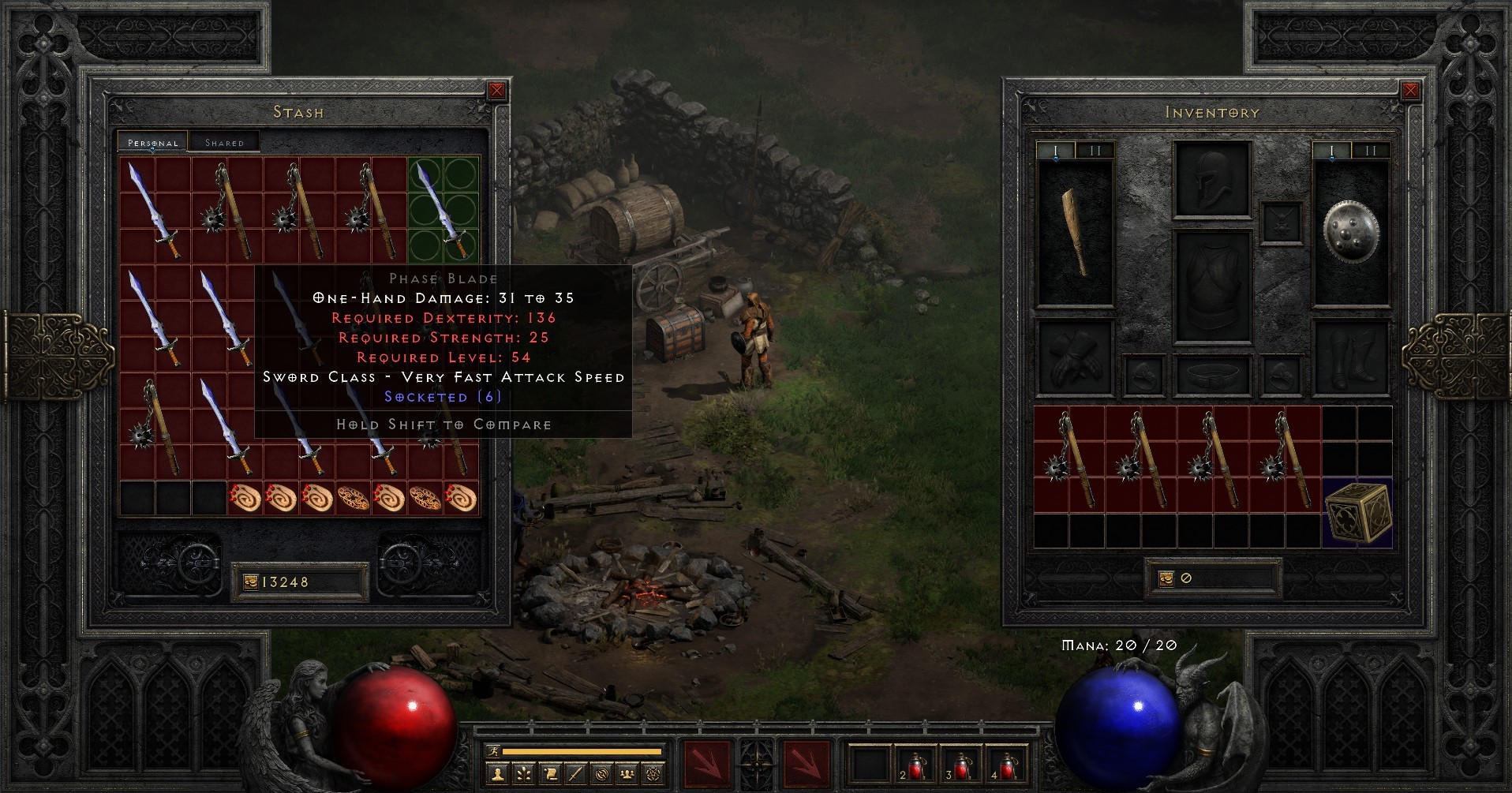Image resolution: width=1512 pixels, height=793 pixels.
Task: Open the Party screen icon
Action: click(x=629, y=774)
